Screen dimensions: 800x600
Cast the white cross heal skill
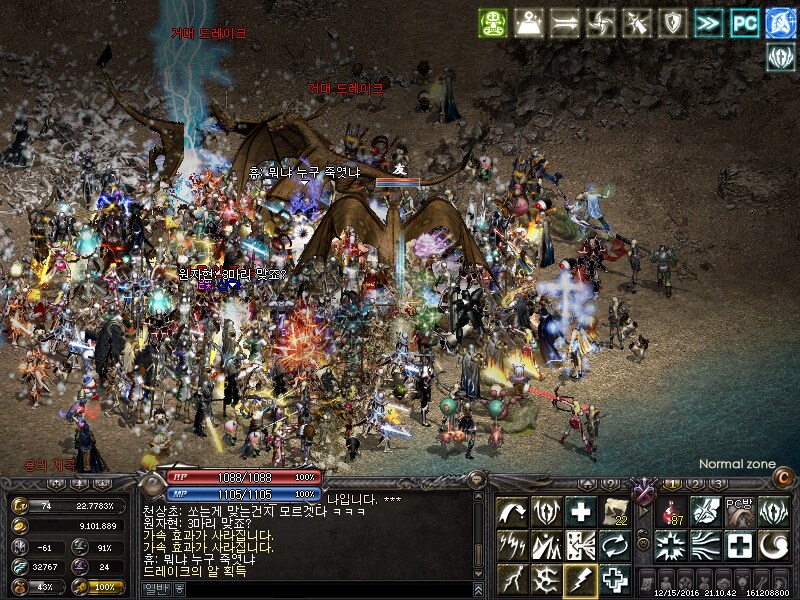(580, 511)
